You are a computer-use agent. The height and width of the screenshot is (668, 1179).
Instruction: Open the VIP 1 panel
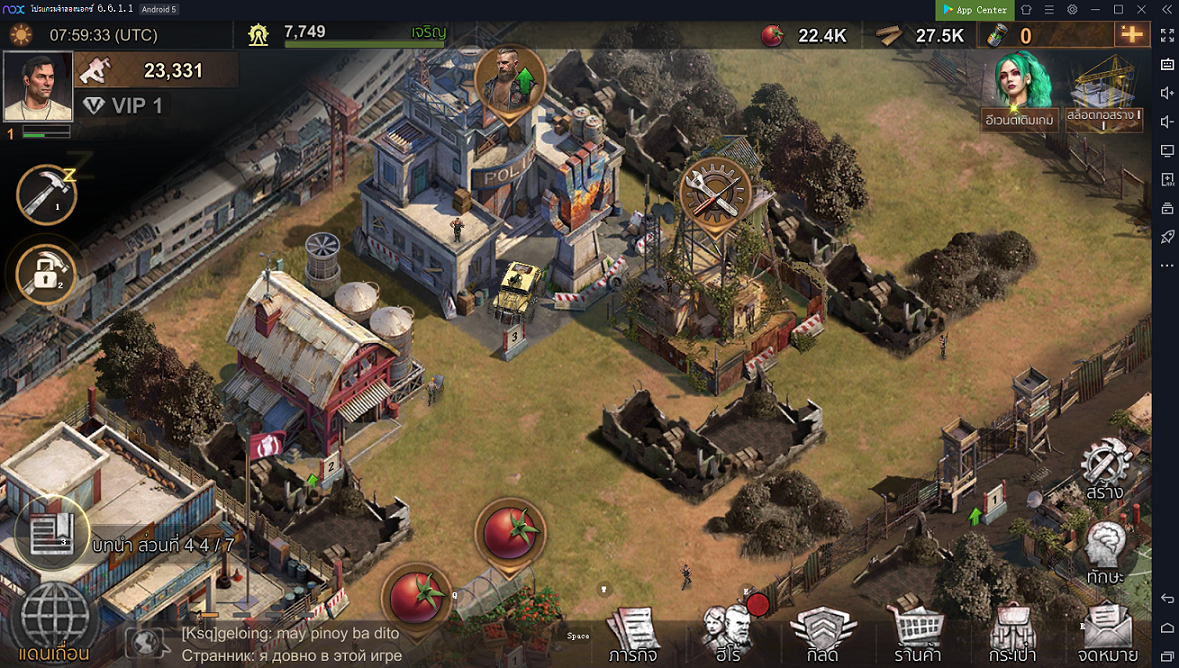(124, 105)
